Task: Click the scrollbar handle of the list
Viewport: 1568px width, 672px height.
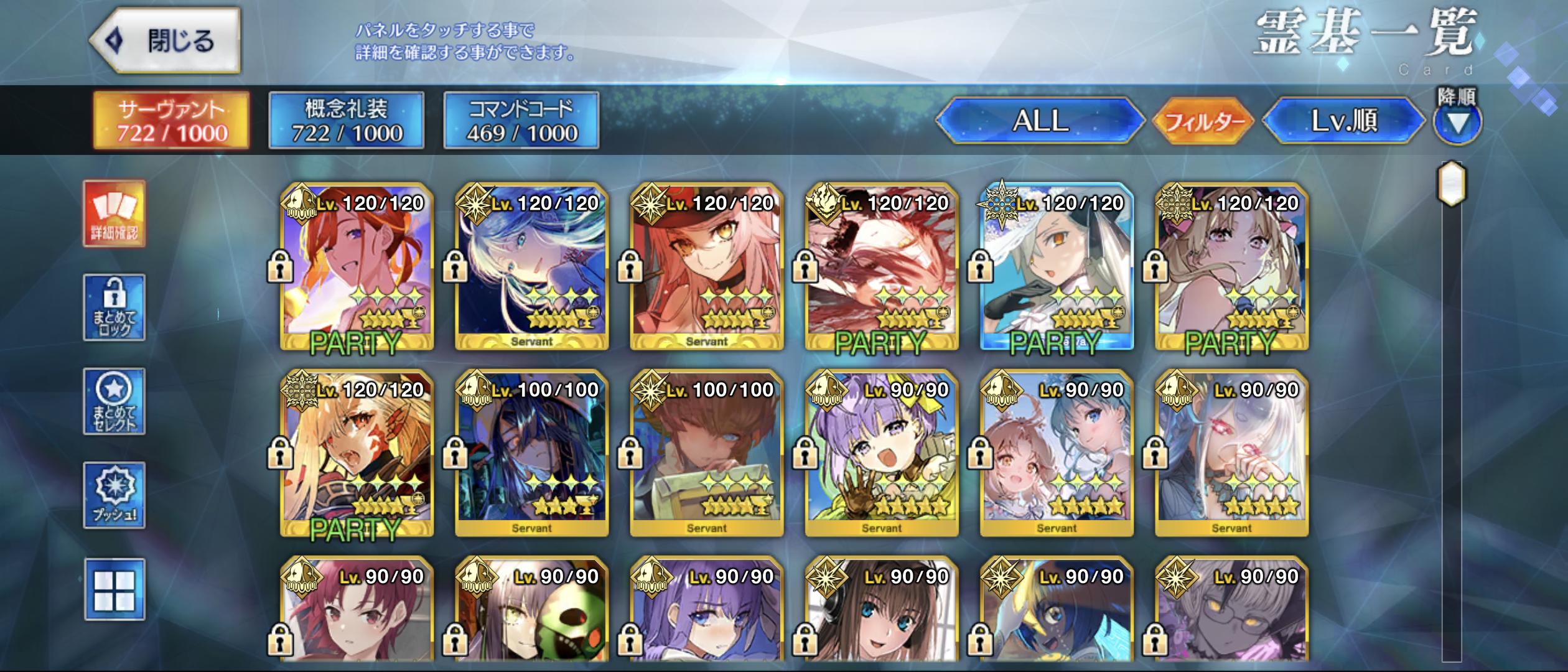Action: tap(1452, 184)
